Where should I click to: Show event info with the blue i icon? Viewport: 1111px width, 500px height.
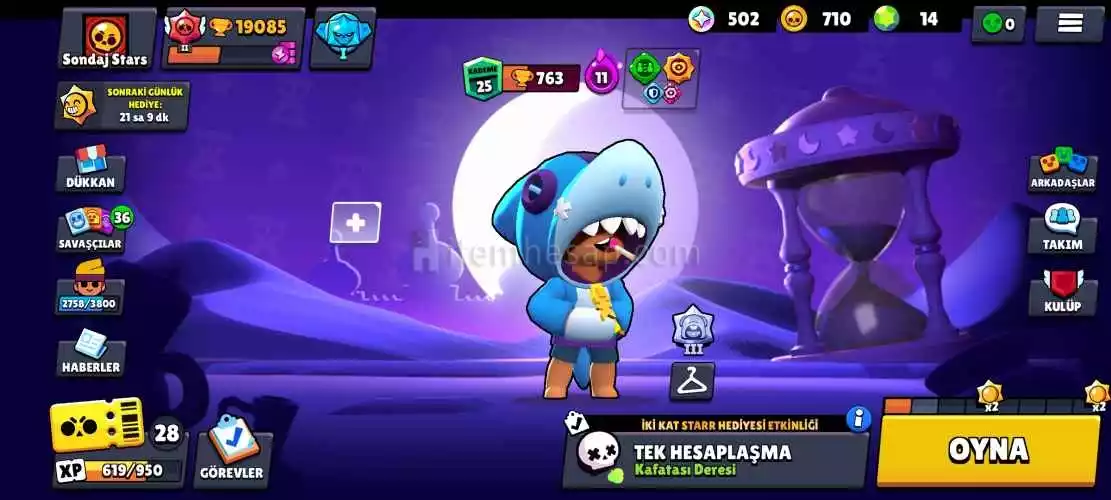857,418
